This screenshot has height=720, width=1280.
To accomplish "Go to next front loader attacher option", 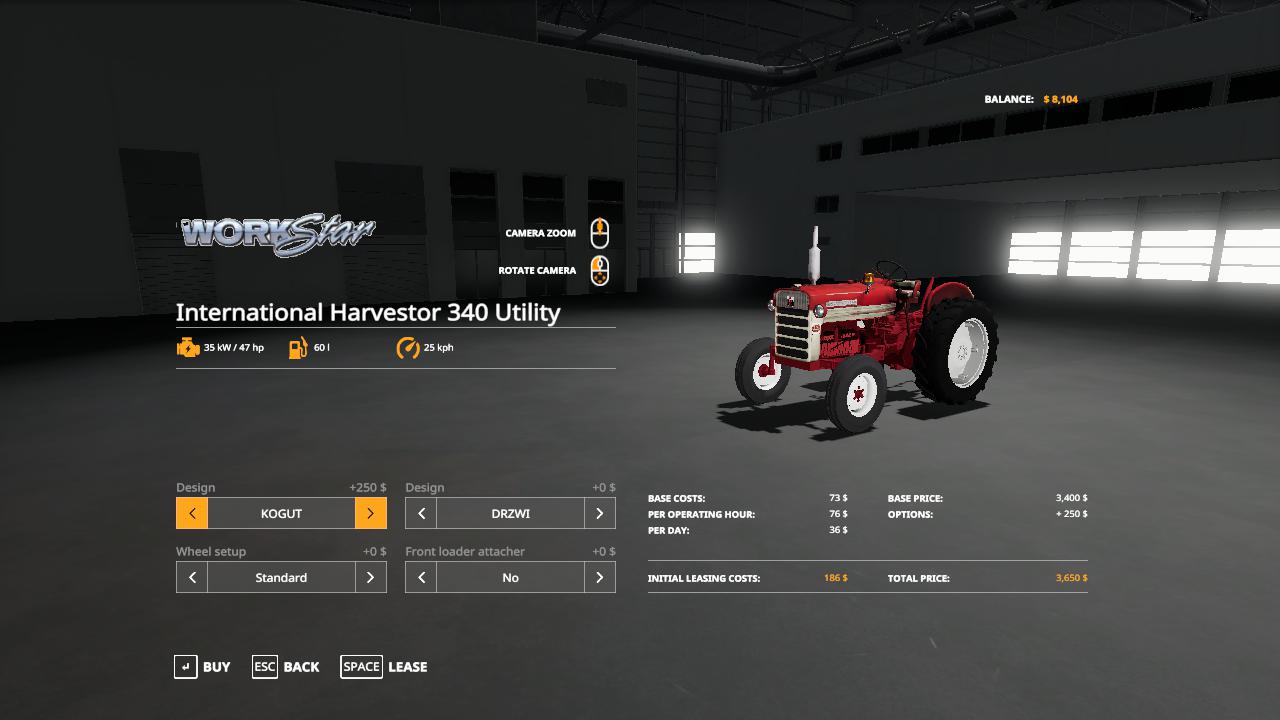I will pyautogui.click(x=599, y=578).
